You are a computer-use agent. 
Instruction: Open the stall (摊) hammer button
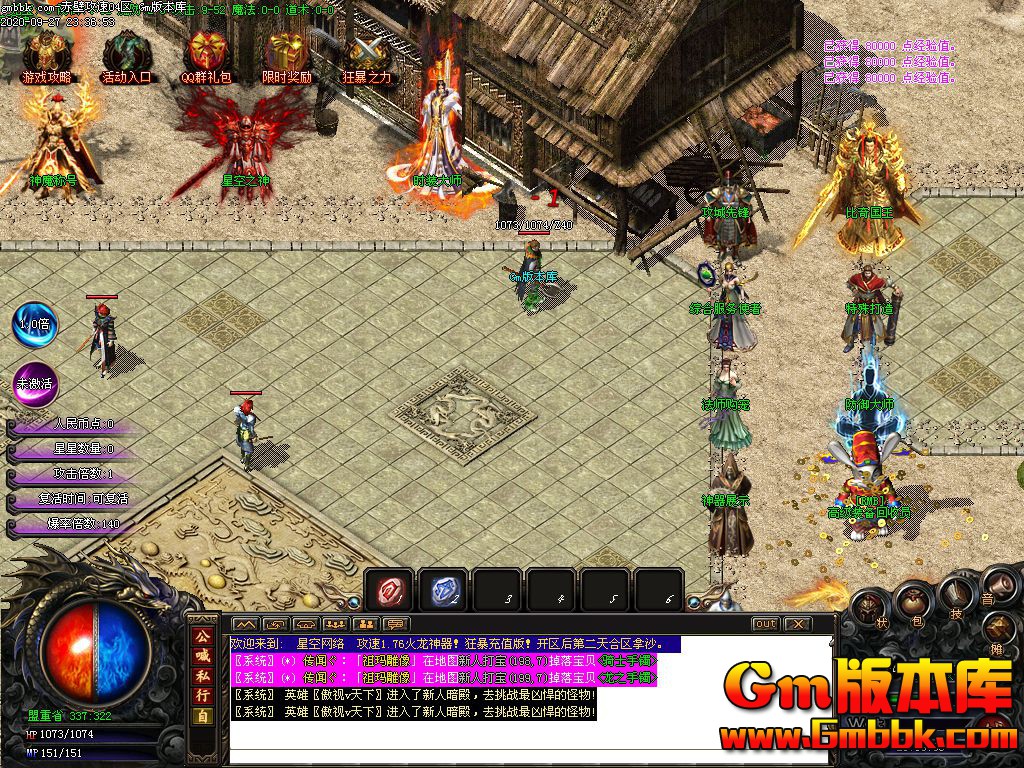[1001, 630]
